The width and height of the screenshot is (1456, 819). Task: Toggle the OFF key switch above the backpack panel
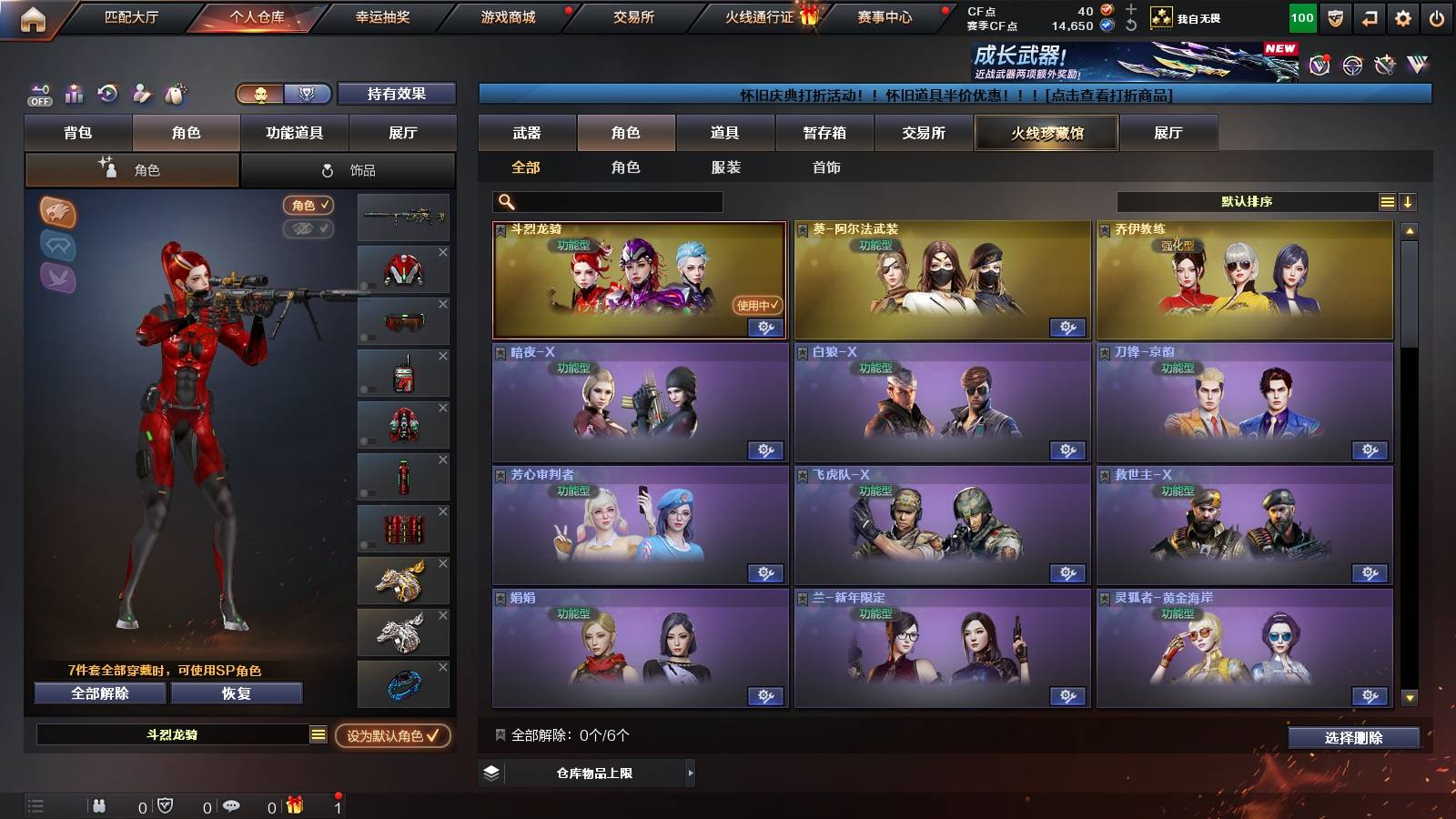[38, 94]
